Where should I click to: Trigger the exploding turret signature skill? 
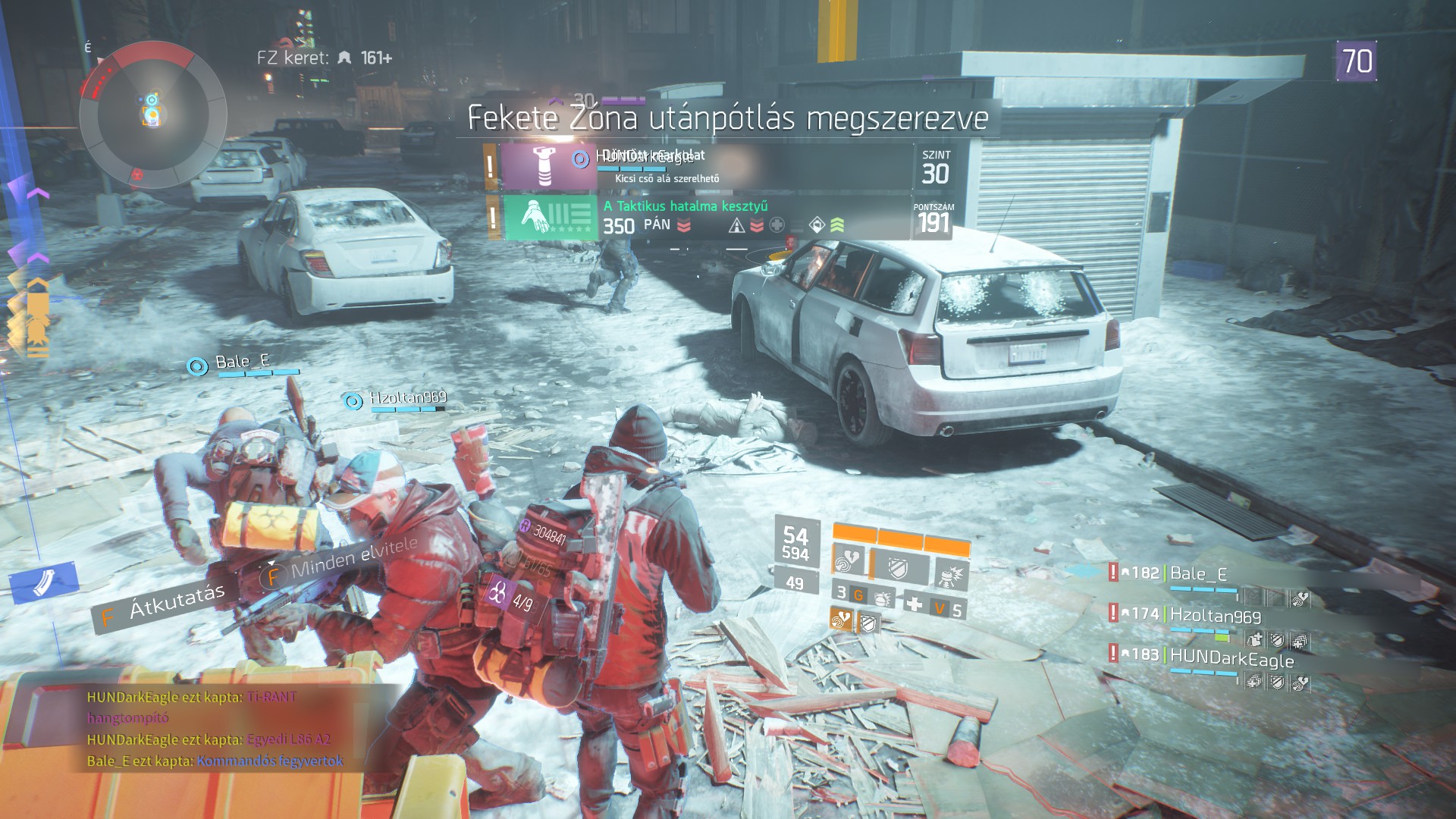[x=952, y=575]
